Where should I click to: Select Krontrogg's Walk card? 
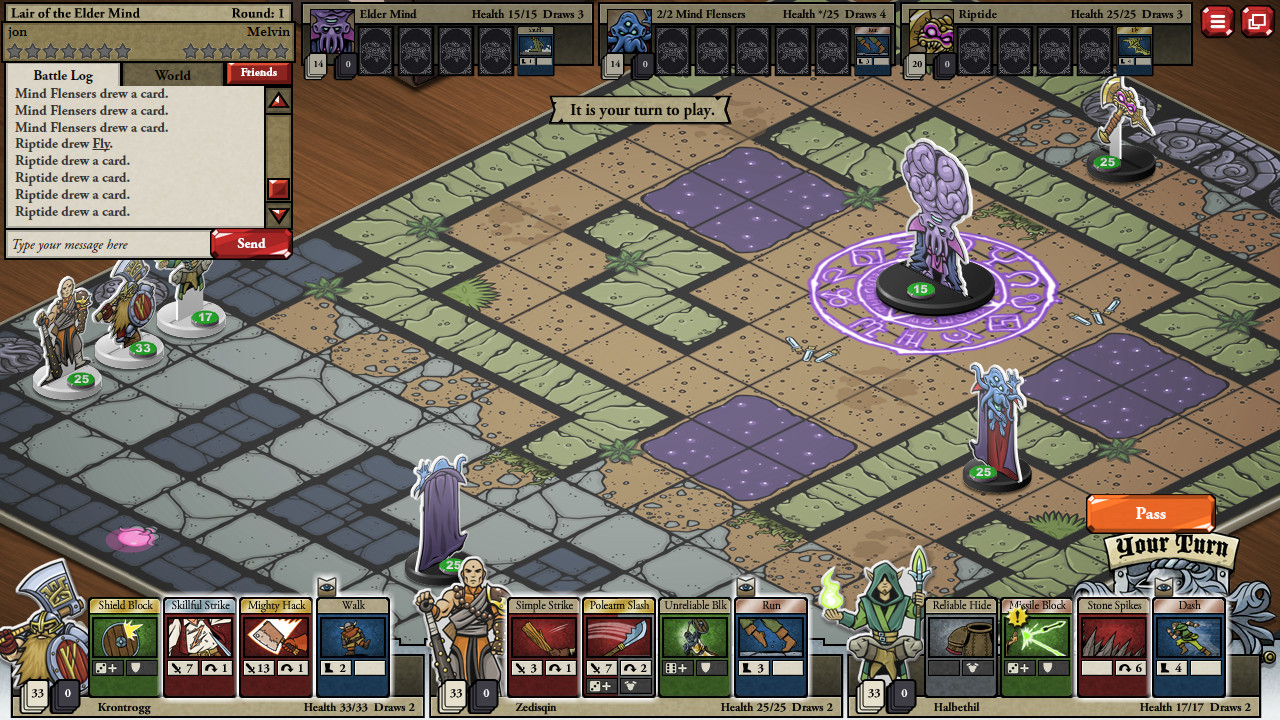point(352,645)
